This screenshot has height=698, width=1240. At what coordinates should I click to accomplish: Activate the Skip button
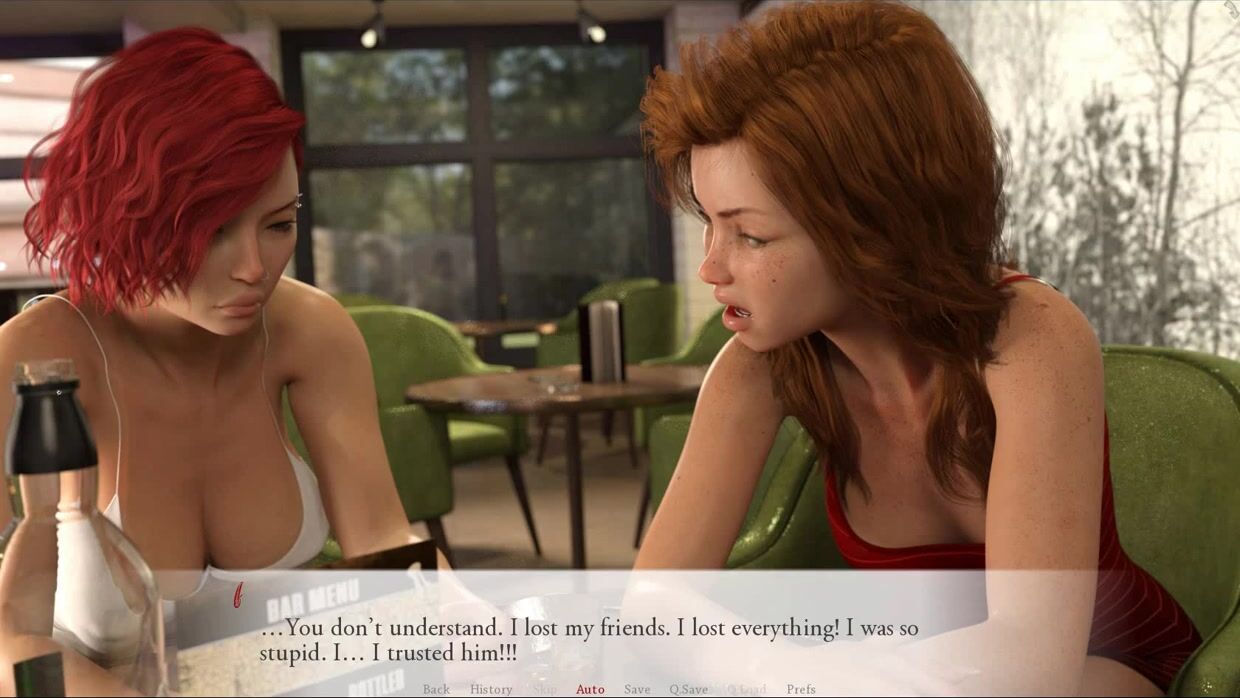[545, 689]
